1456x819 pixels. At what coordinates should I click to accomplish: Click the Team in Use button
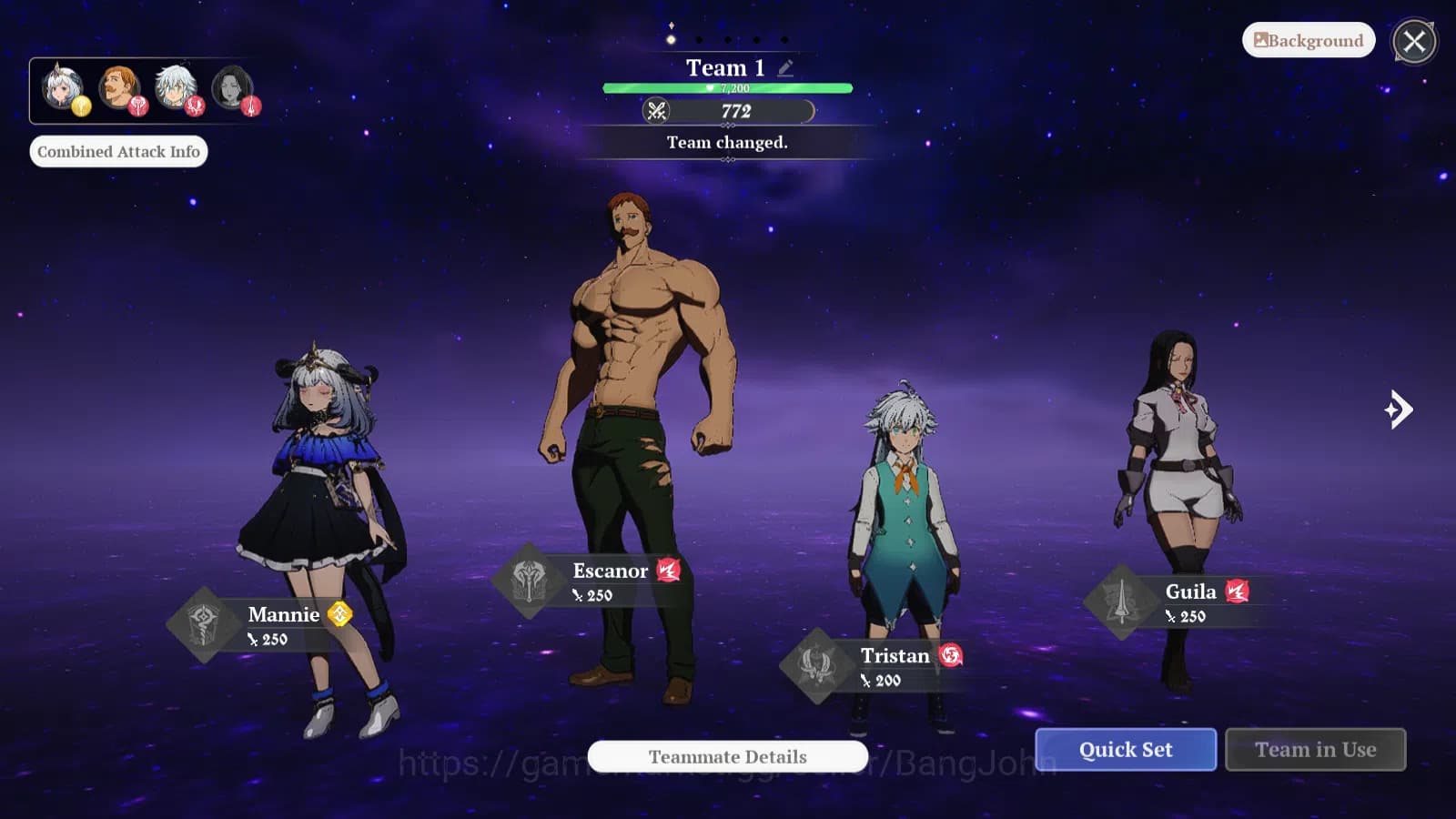pos(1315,749)
